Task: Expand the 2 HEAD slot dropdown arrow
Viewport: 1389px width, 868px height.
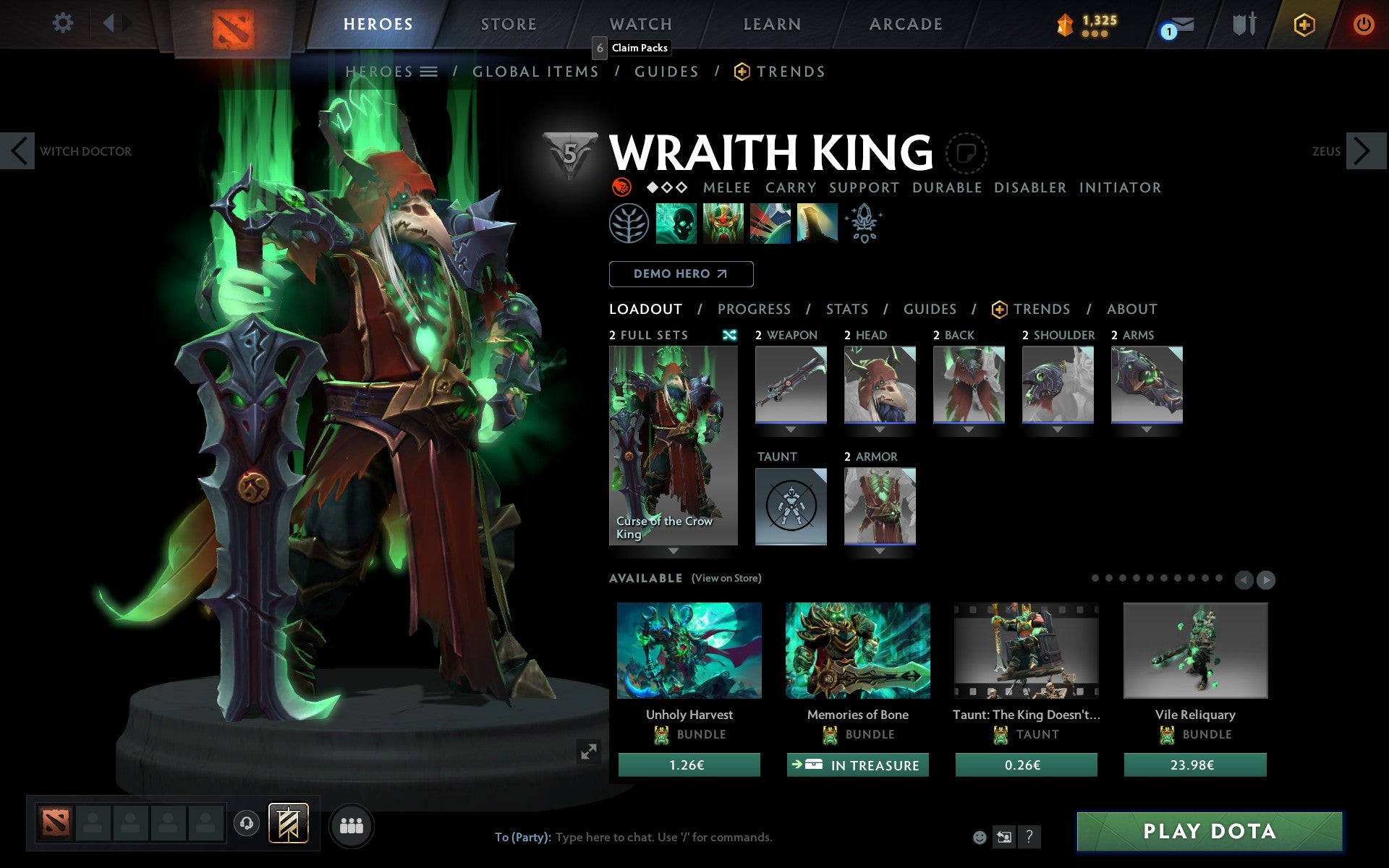Action: tap(880, 428)
